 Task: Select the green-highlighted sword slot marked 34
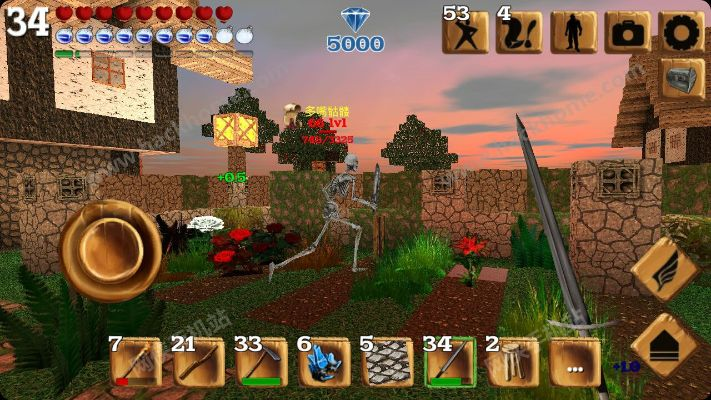pos(449,361)
